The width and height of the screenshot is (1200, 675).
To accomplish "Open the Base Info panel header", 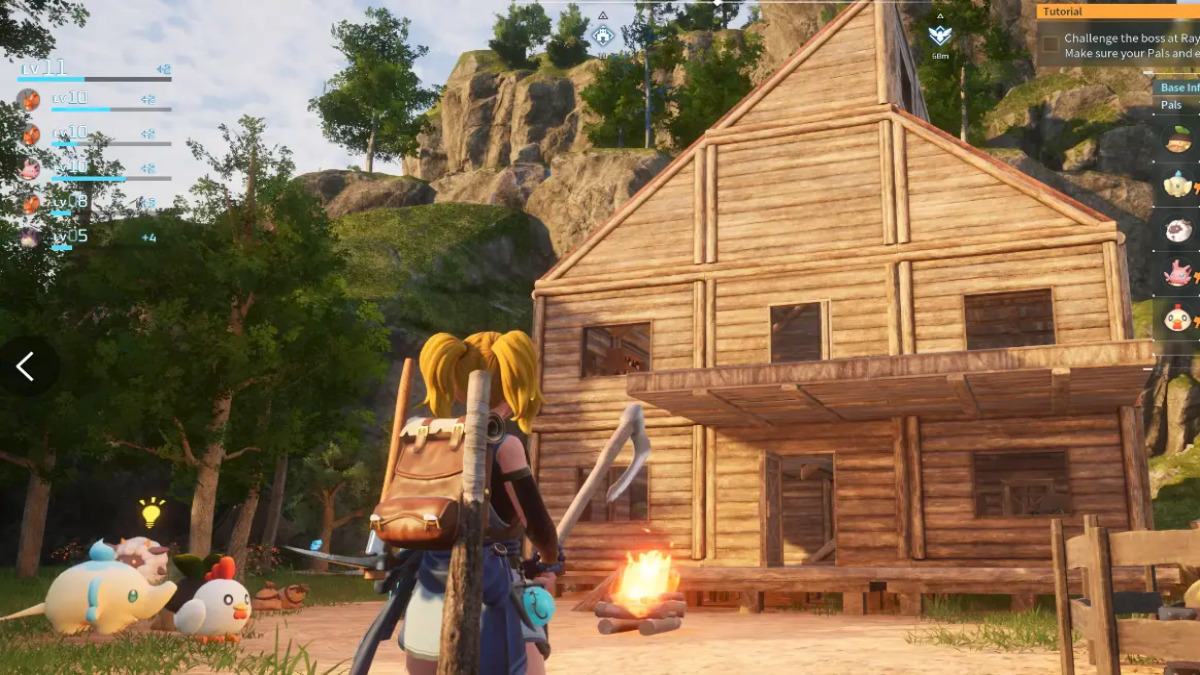I will (x=1178, y=87).
